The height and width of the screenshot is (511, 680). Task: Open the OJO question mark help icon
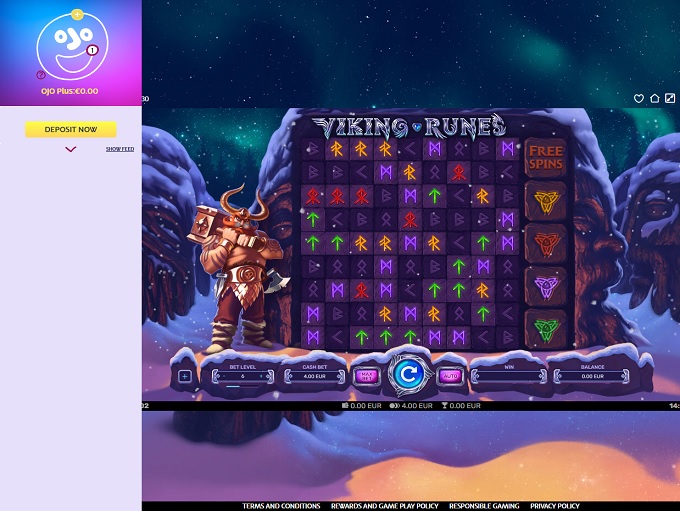(41, 74)
